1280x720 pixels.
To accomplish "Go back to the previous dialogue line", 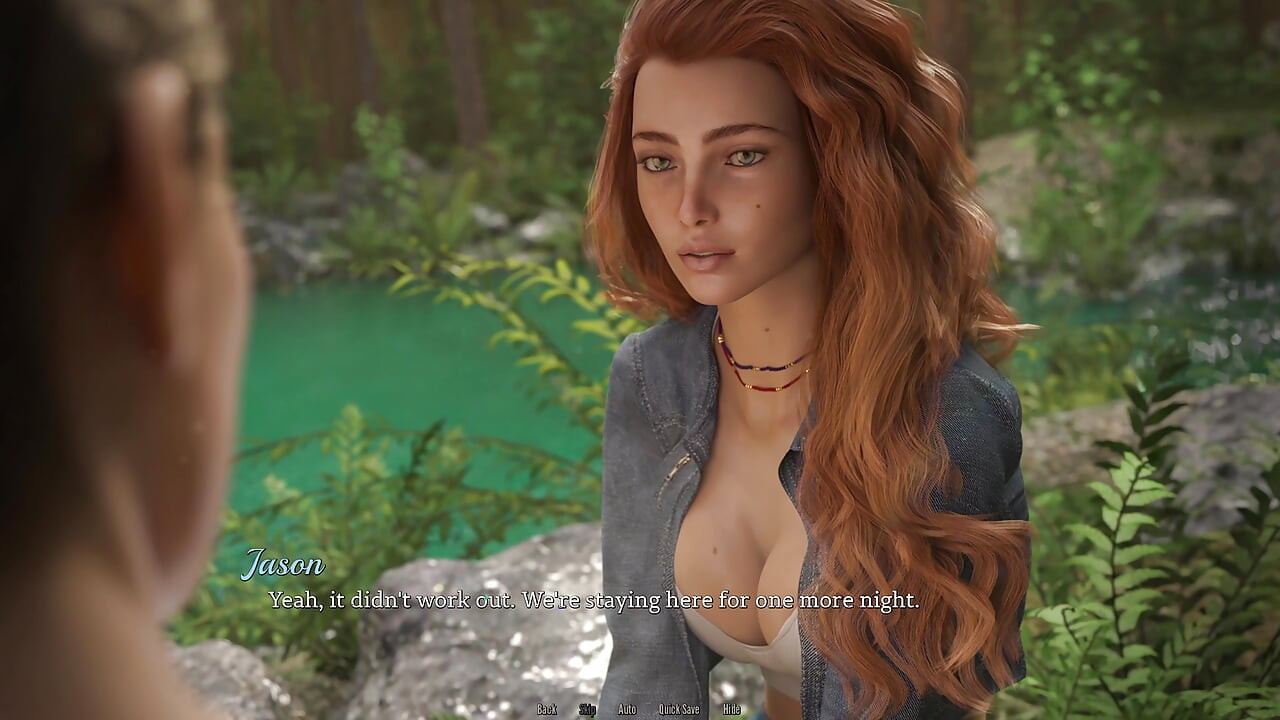I will [x=547, y=709].
